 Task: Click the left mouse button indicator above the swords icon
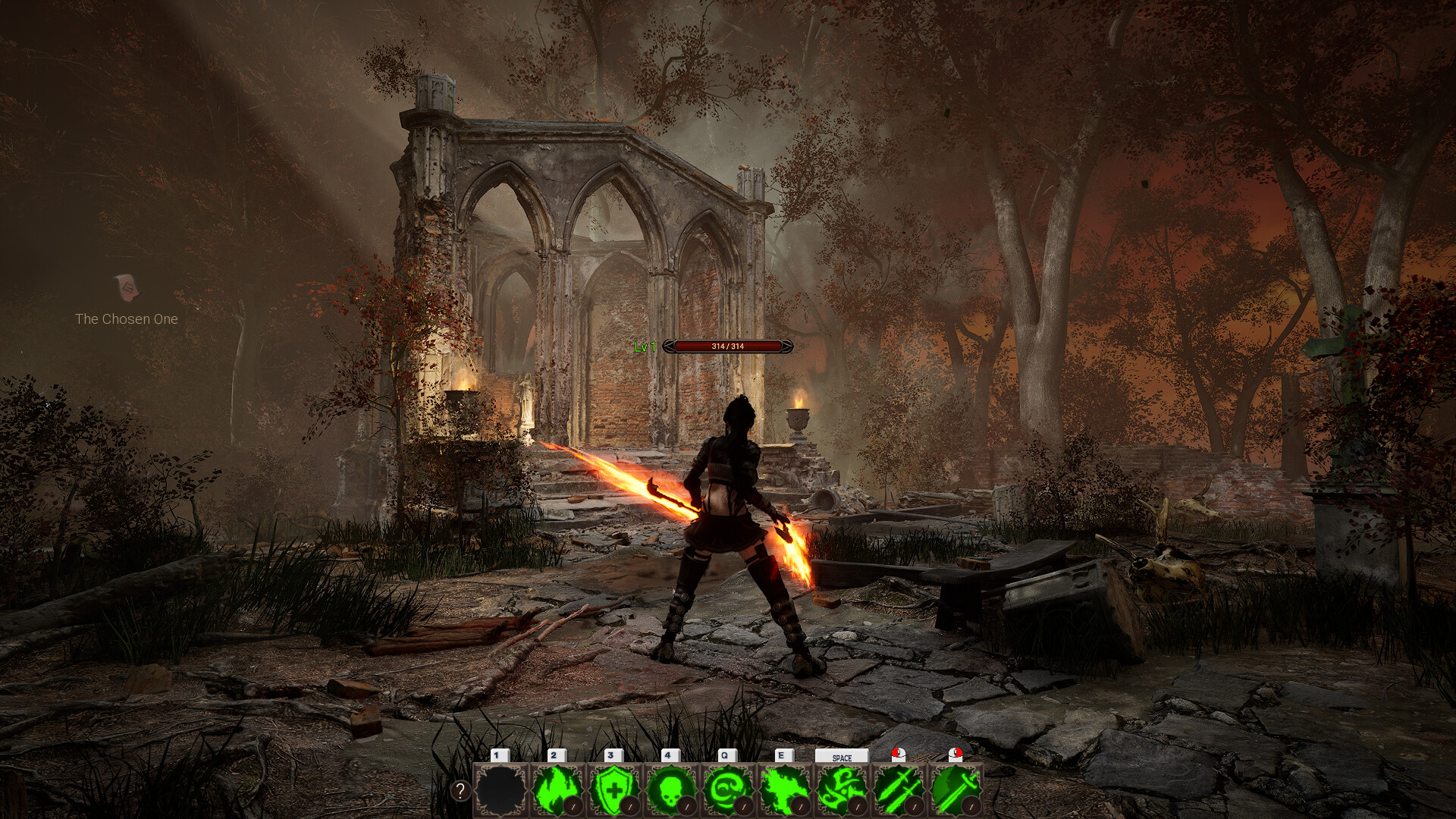click(897, 755)
